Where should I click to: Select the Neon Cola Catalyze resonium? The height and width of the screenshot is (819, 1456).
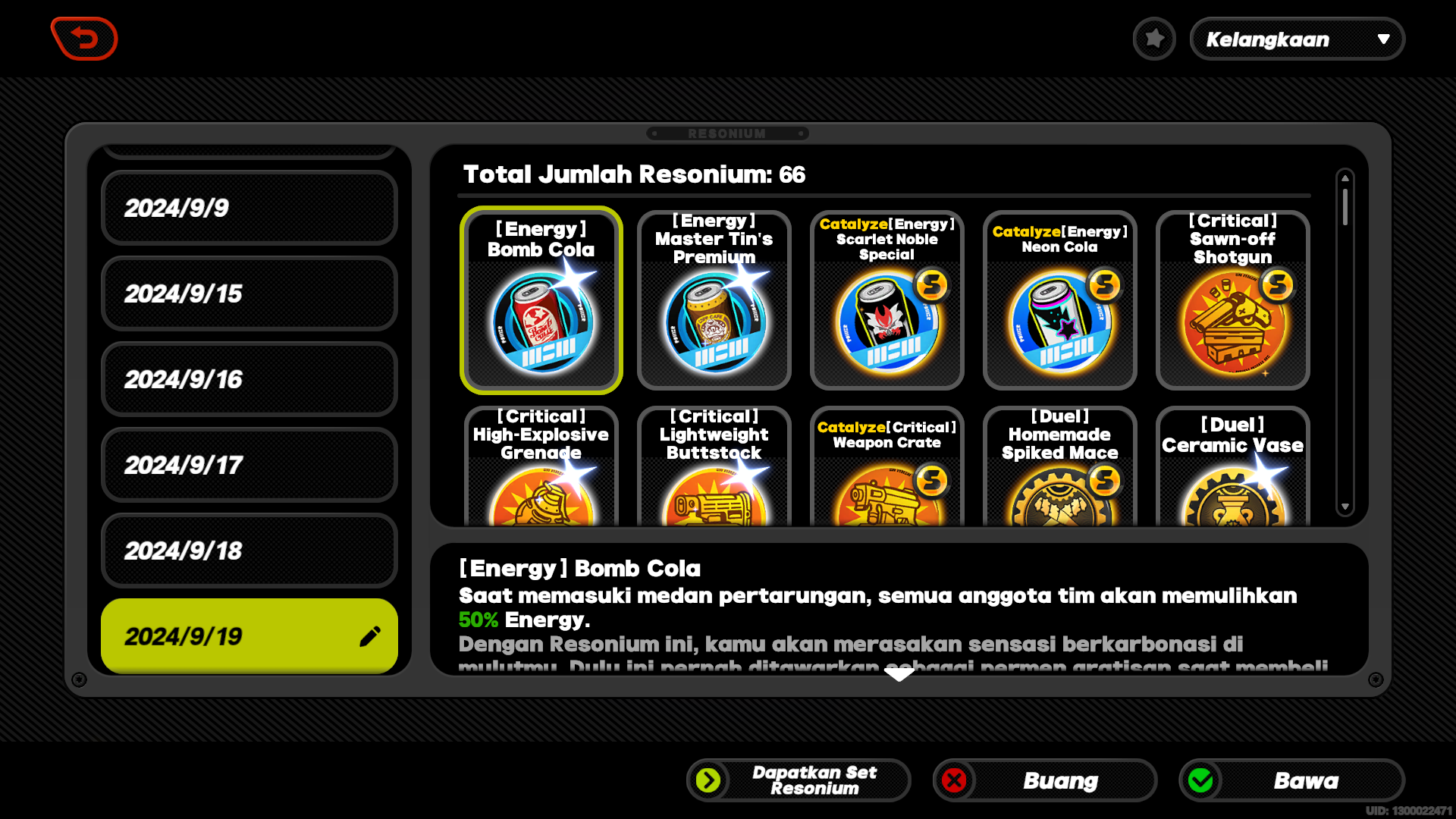coord(1059,300)
